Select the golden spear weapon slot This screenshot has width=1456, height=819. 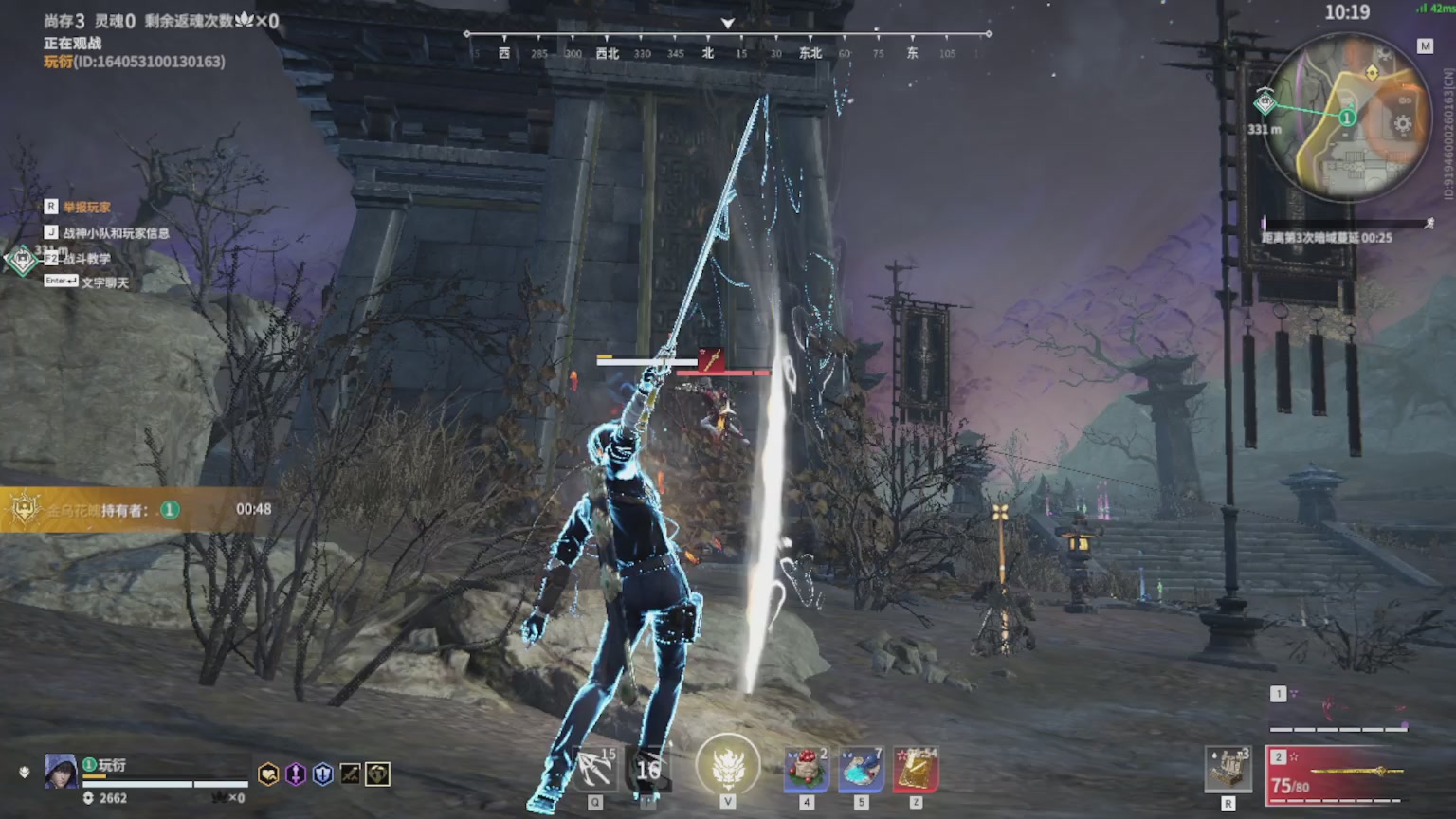pos(1337,774)
